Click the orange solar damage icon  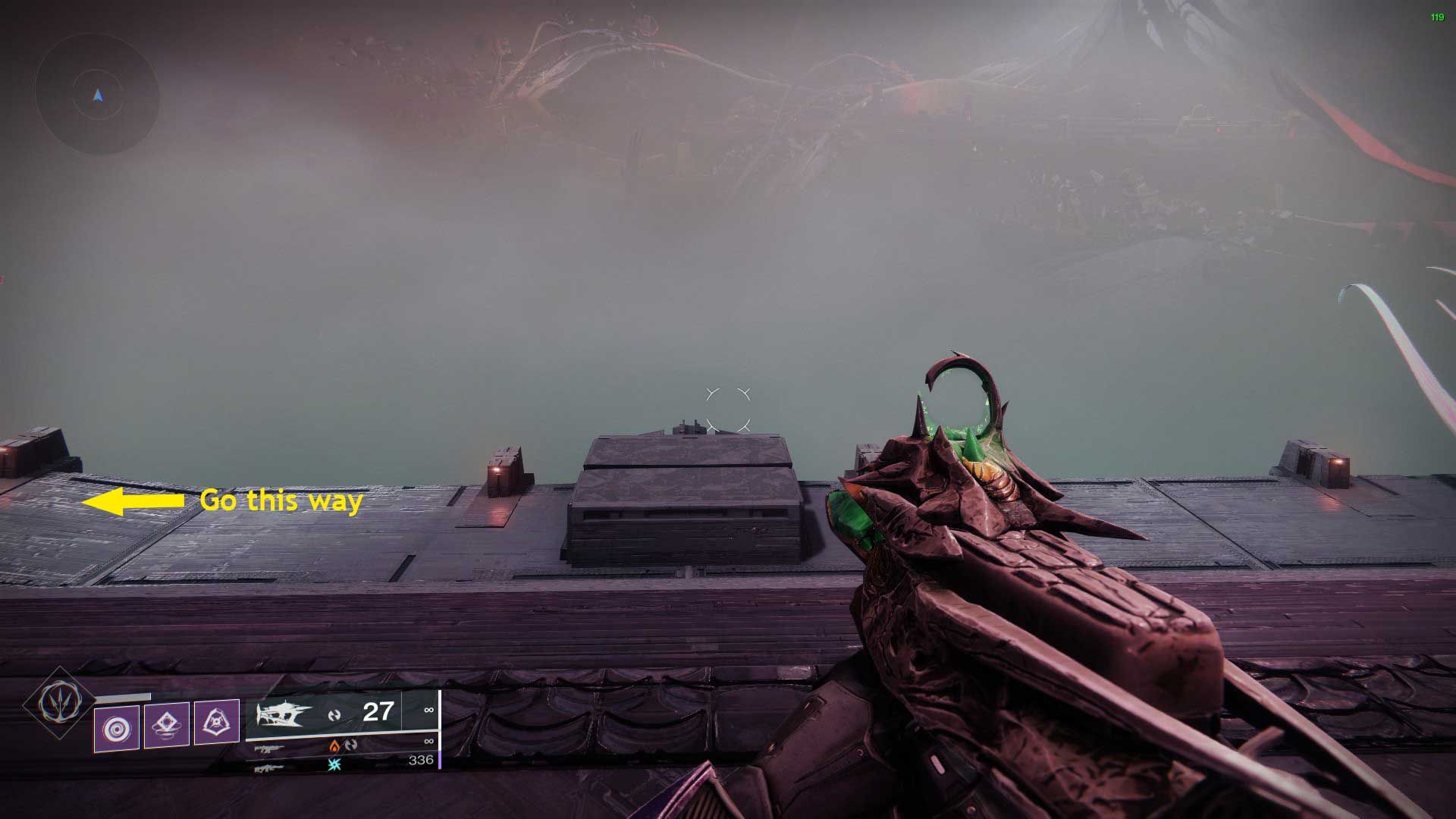[x=334, y=746]
